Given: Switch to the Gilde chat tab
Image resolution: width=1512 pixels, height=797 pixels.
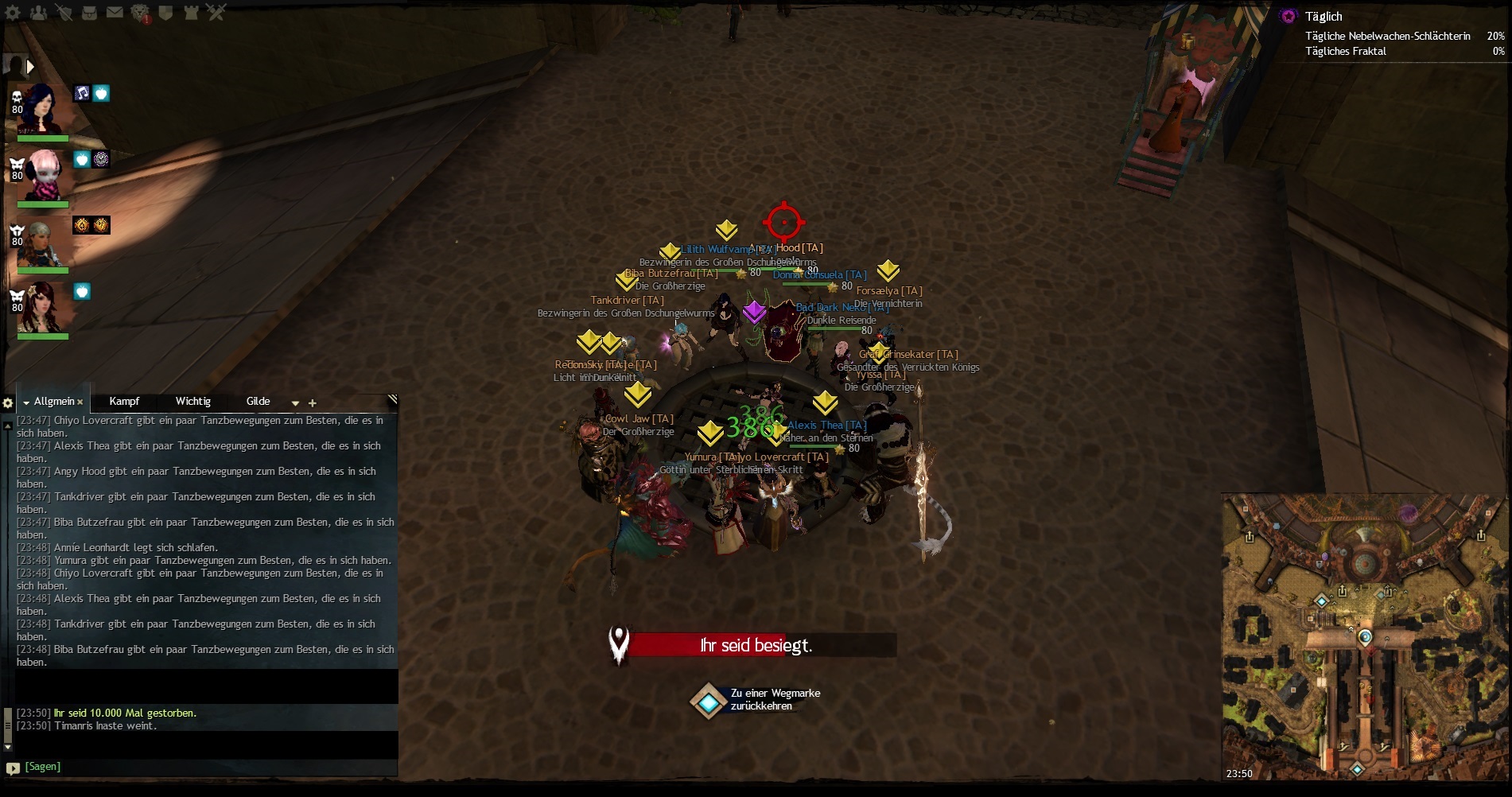Looking at the screenshot, I should [258, 402].
